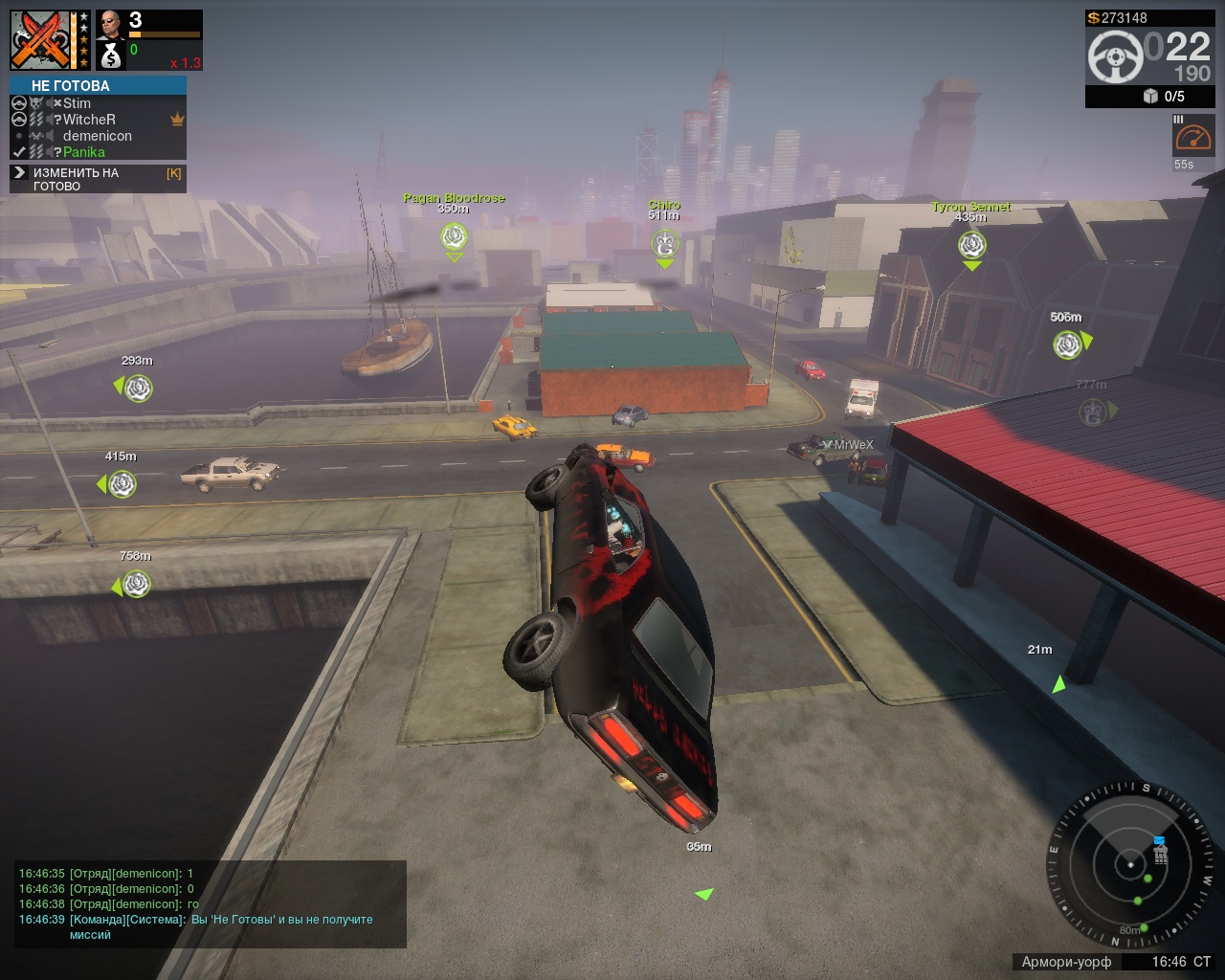Select demenicon in the group list
Screen dimensions: 1225x980
[97, 136]
